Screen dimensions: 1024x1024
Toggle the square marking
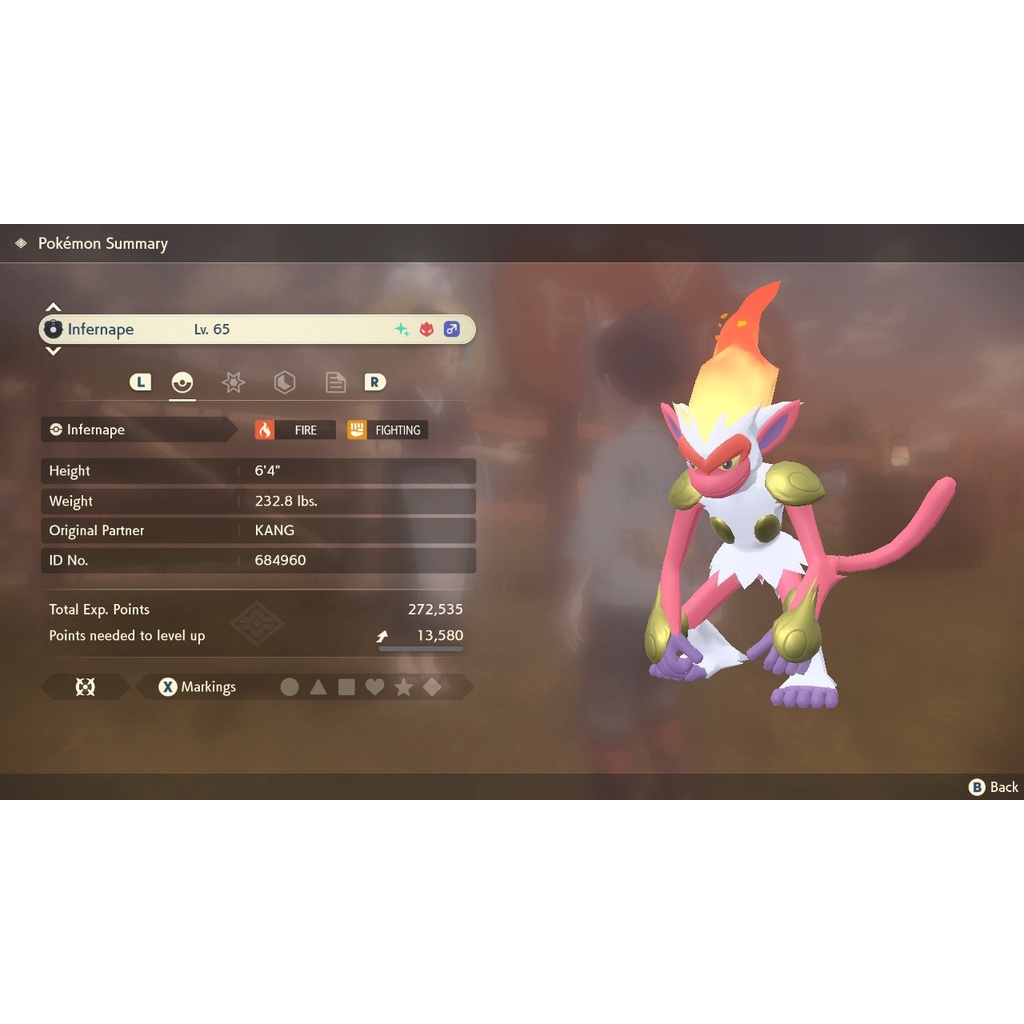[x=347, y=687]
